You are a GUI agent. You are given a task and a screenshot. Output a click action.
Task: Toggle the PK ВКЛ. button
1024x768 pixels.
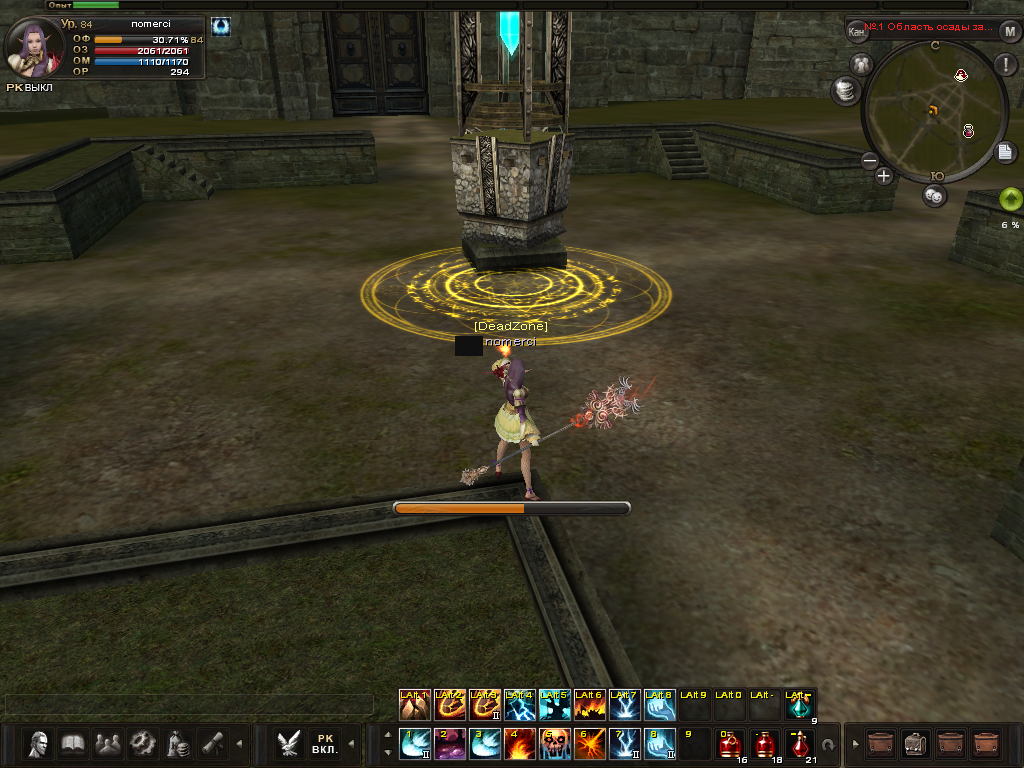click(x=324, y=743)
